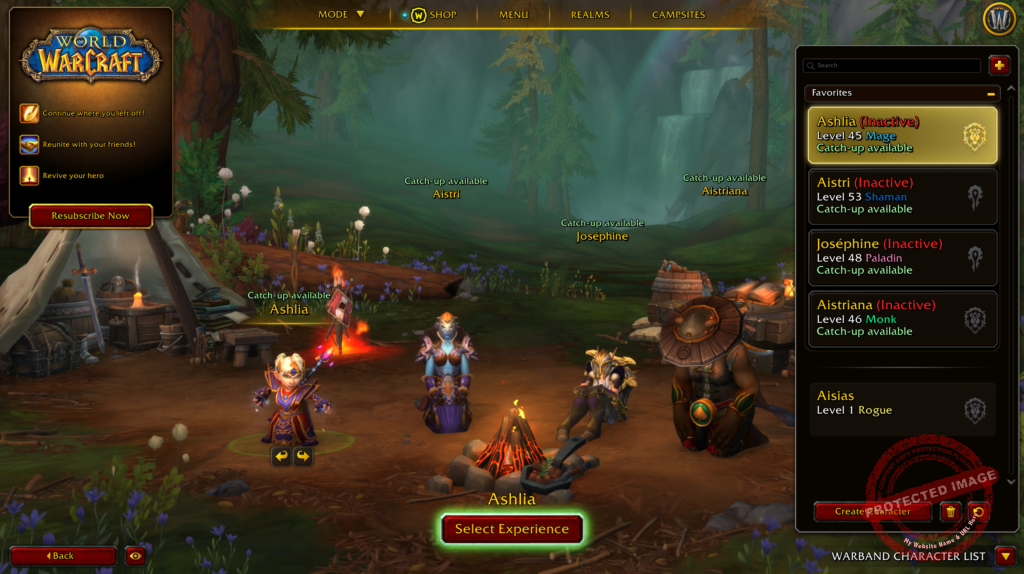Click the trash can delete button
The image size is (1024, 574).
(x=950, y=512)
